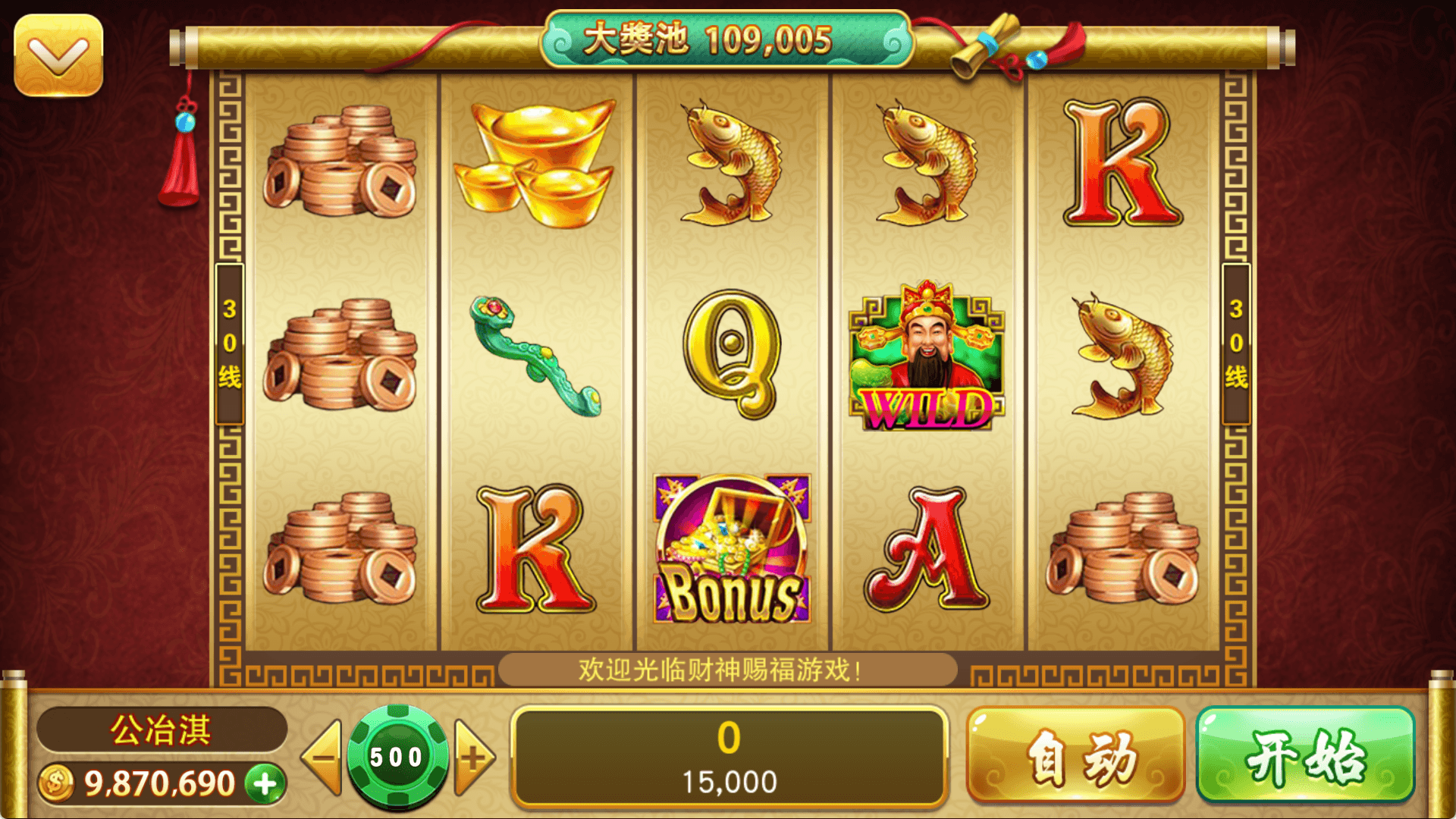1456x819 pixels.
Task: Add coins with the green plus button
Action: click(265, 783)
